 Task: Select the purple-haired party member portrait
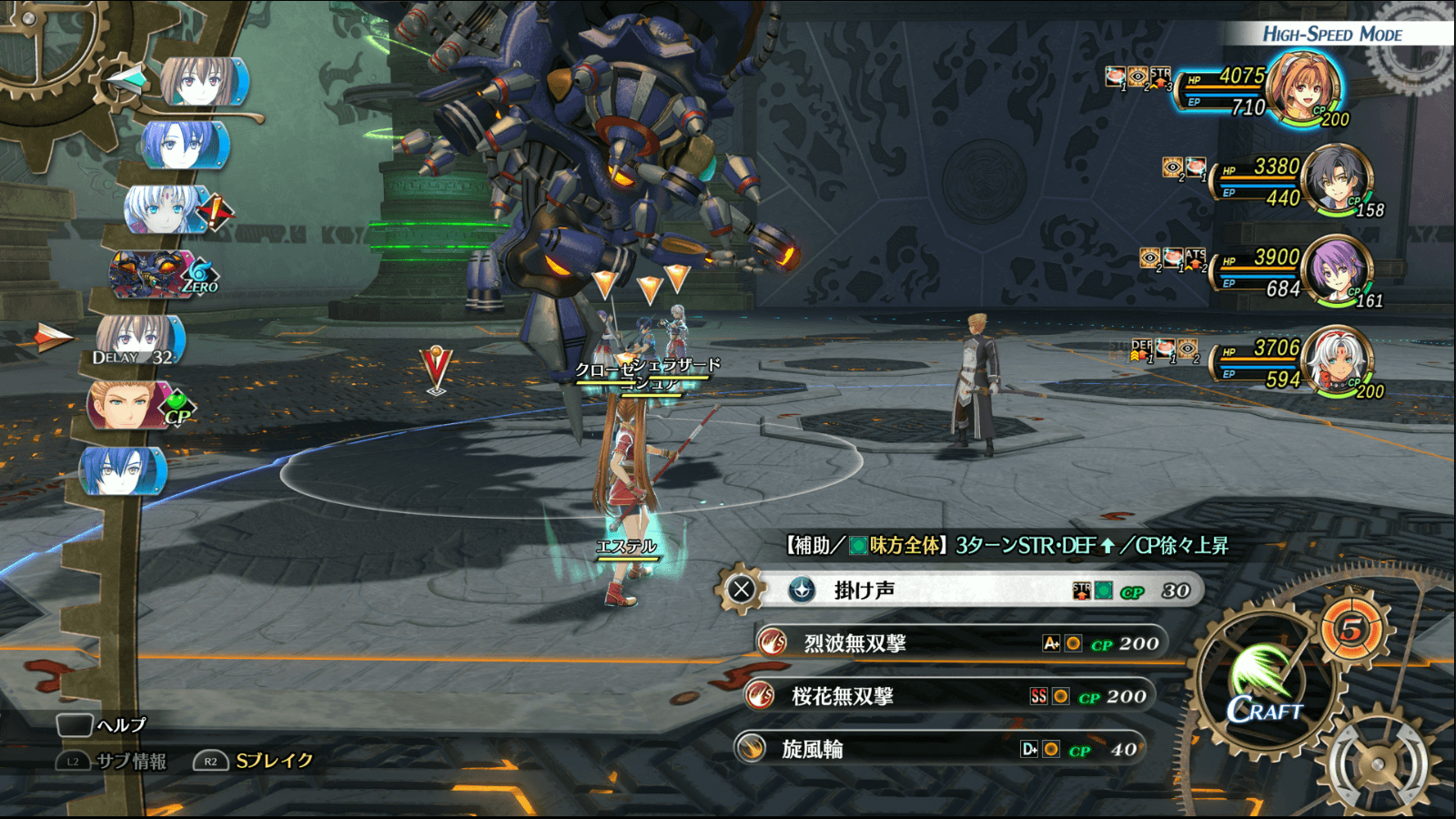[1336, 269]
